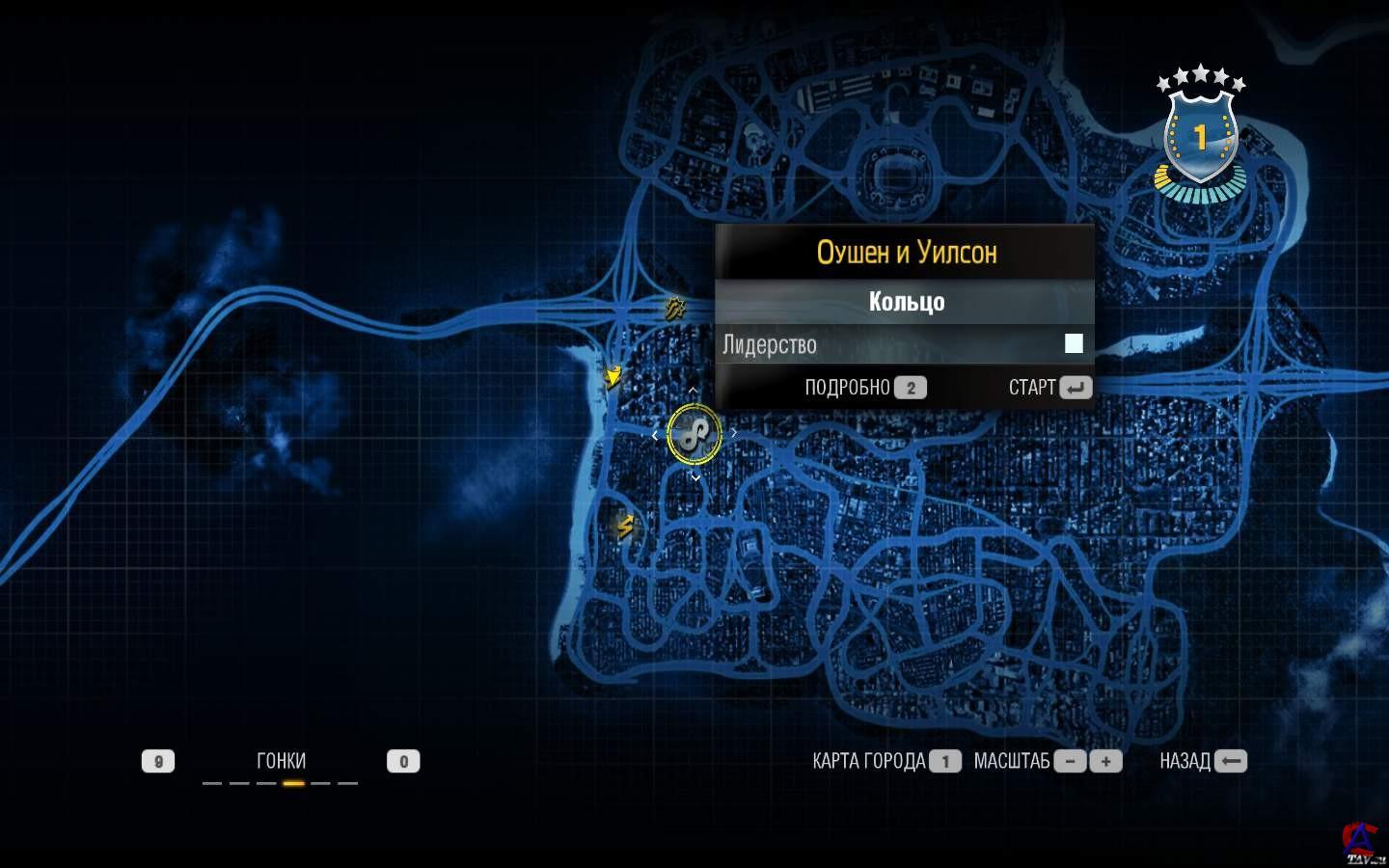Switch to Карта города view
The width and height of the screenshot is (1389, 868).
(886, 762)
